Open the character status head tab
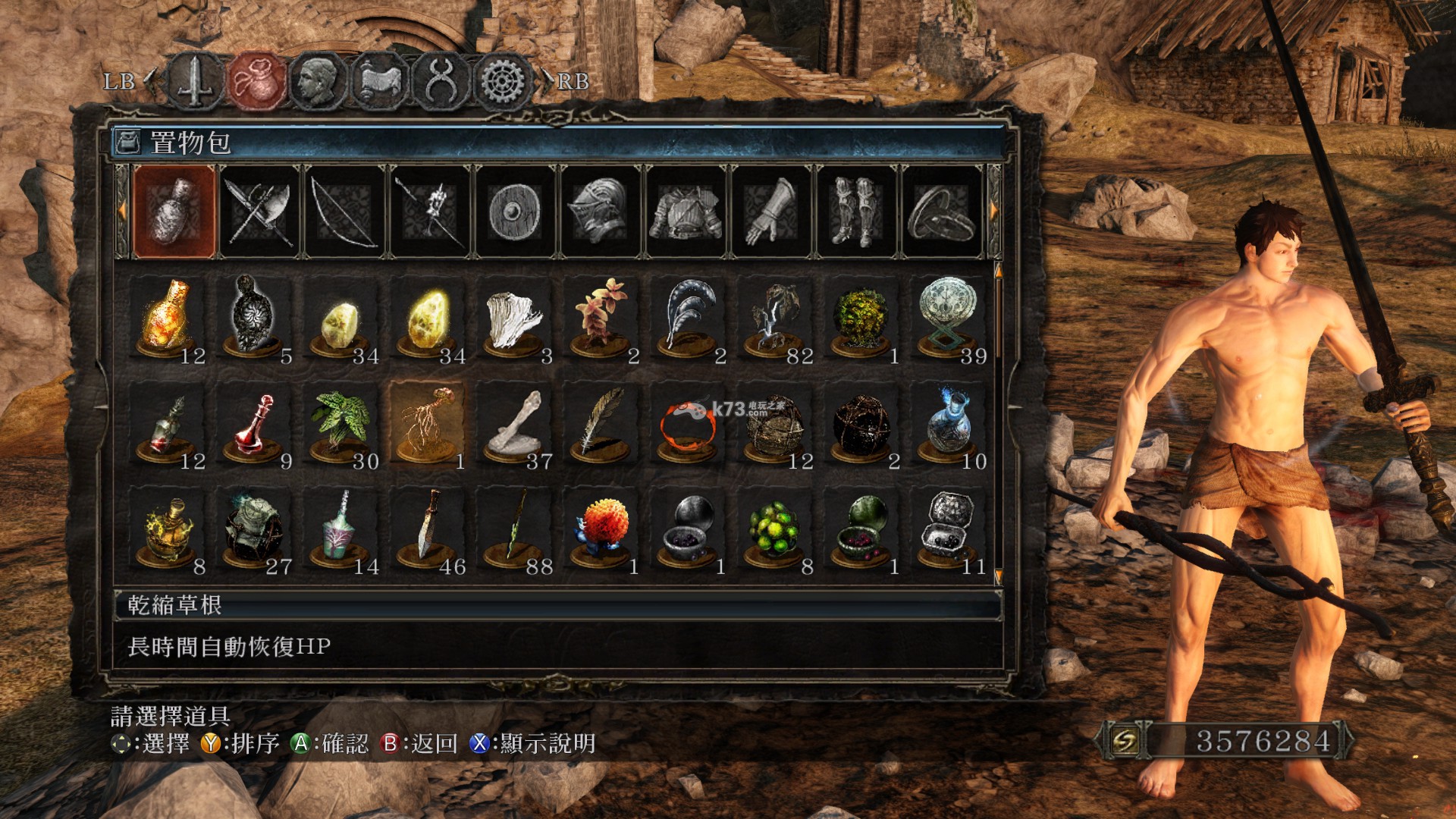Image resolution: width=1456 pixels, height=819 pixels. pos(318,81)
